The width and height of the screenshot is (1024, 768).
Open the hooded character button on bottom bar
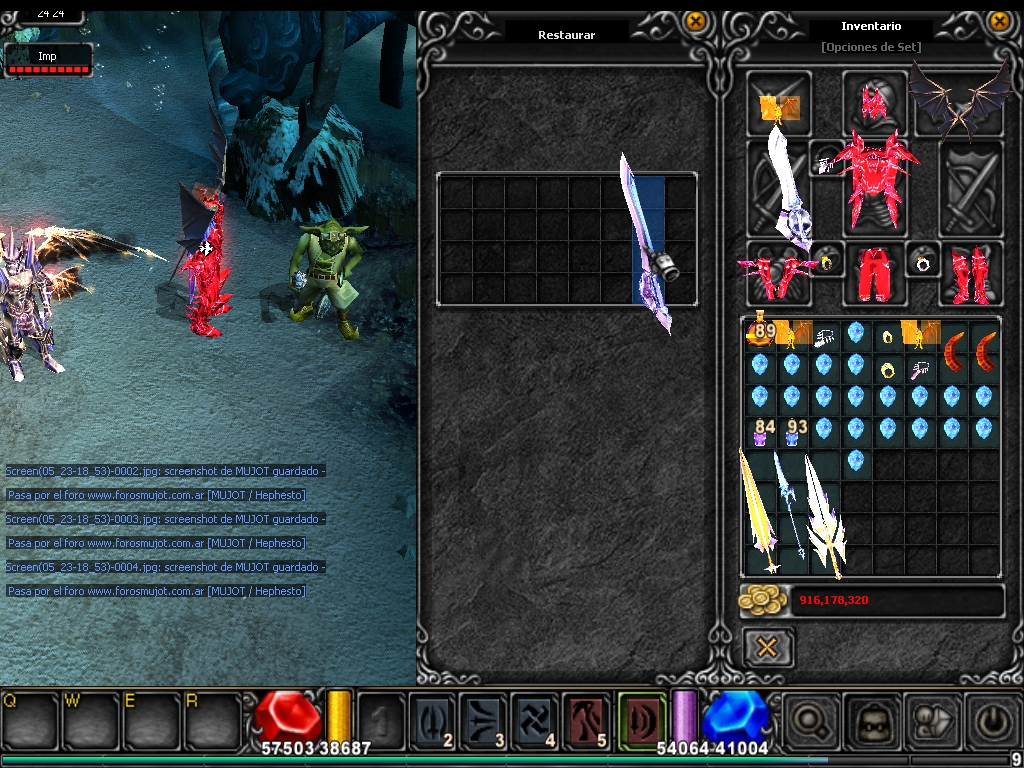tap(868, 721)
